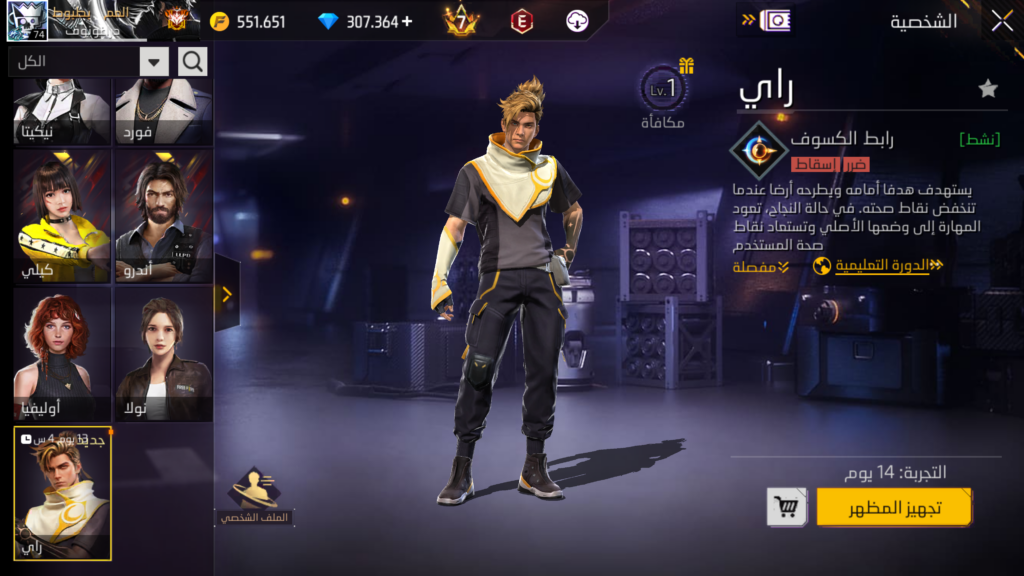Select the Kelly (كيلي) character tile
The height and width of the screenshot is (576, 1024).
coord(61,216)
